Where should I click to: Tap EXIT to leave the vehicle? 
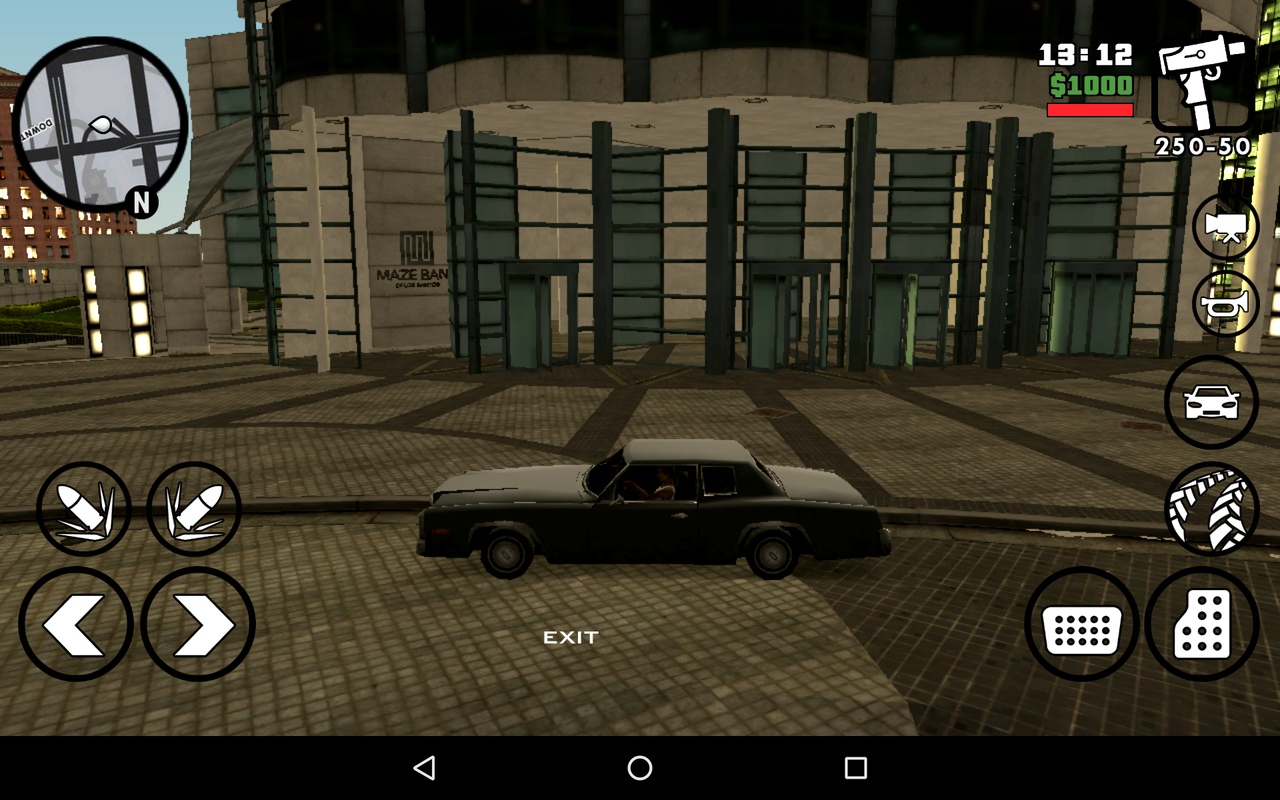(x=570, y=635)
